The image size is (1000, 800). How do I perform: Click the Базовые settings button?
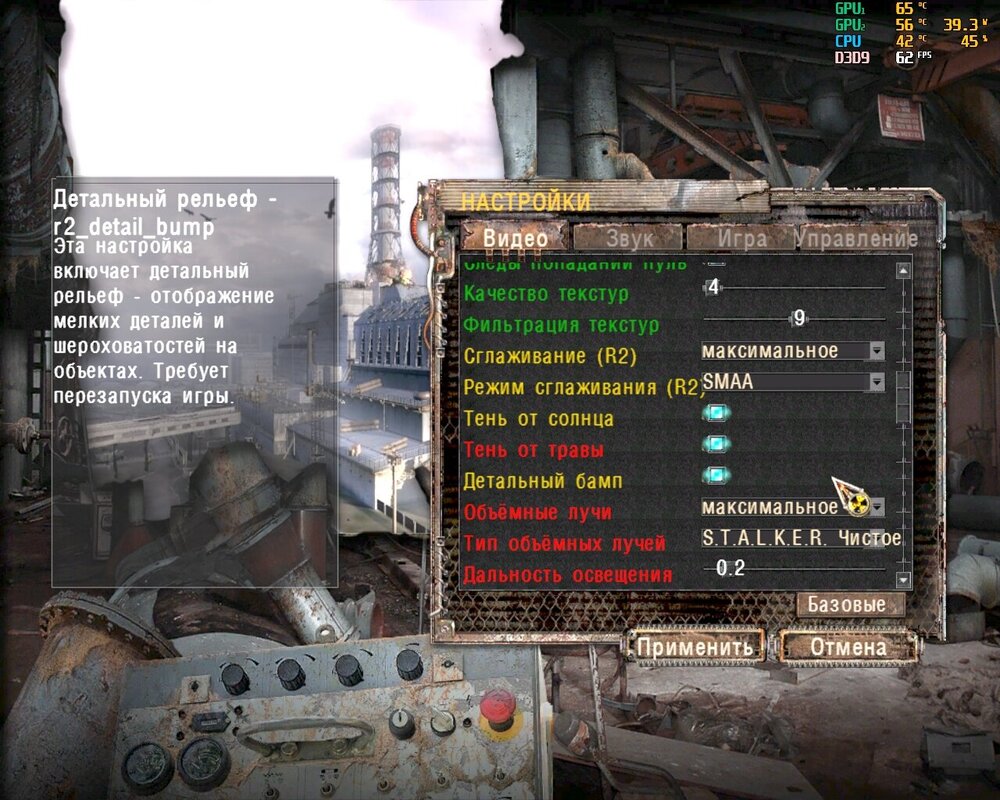pyautogui.click(x=846, y=605)
